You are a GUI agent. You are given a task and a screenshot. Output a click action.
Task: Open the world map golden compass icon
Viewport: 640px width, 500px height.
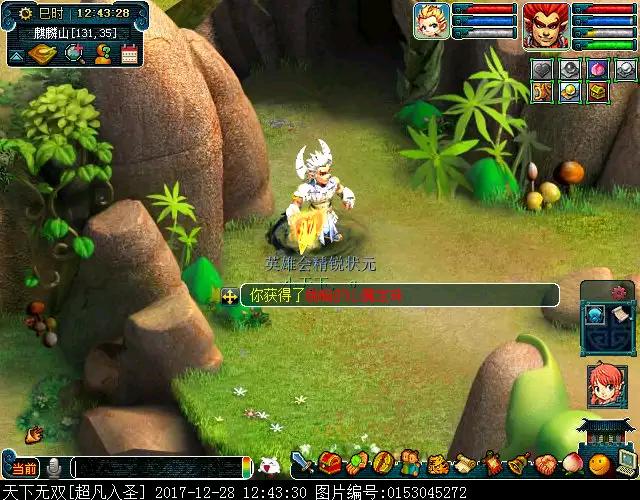point(43,55)
